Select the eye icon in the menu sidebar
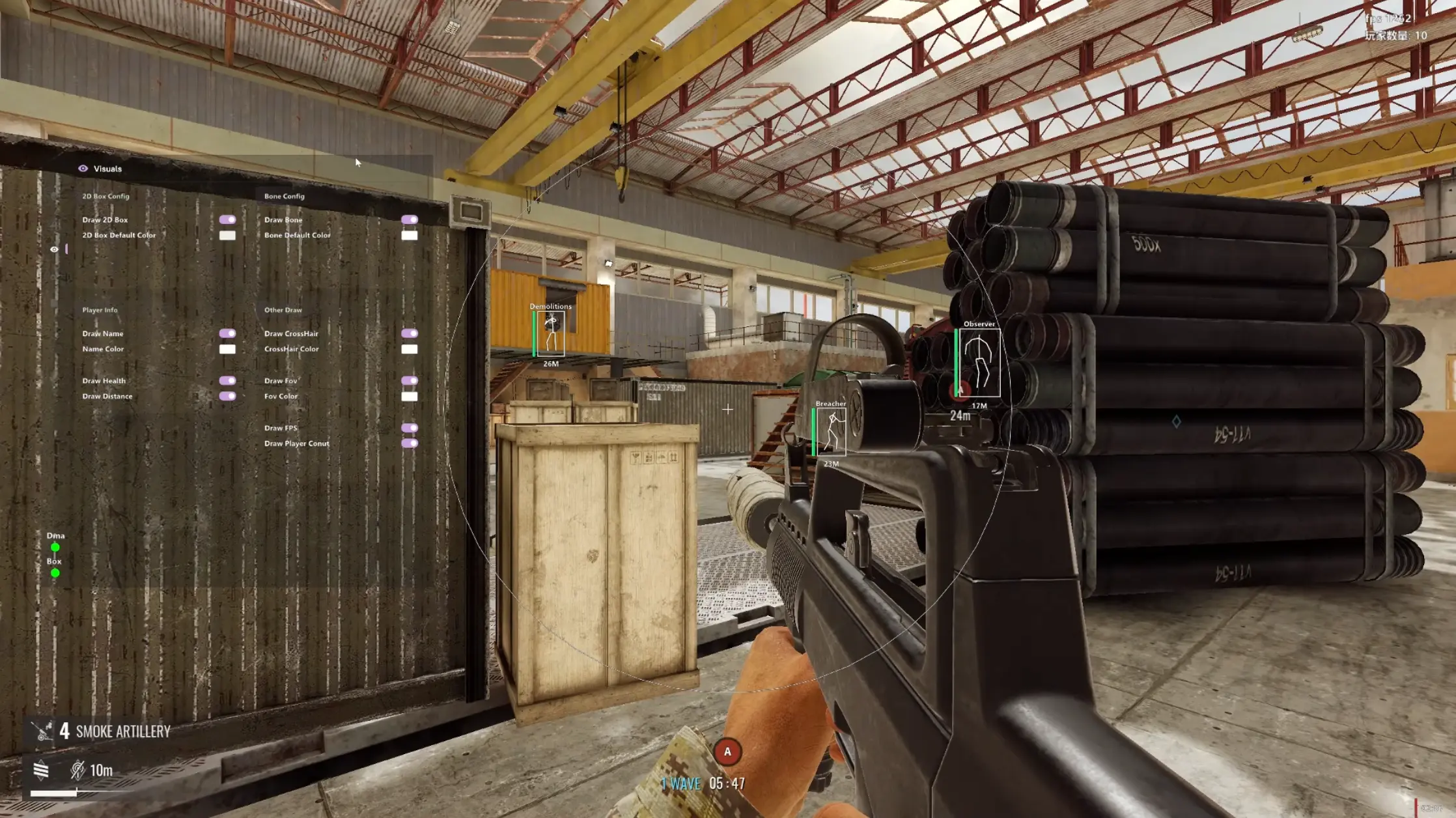The image size is (1456, 818). 55,249
